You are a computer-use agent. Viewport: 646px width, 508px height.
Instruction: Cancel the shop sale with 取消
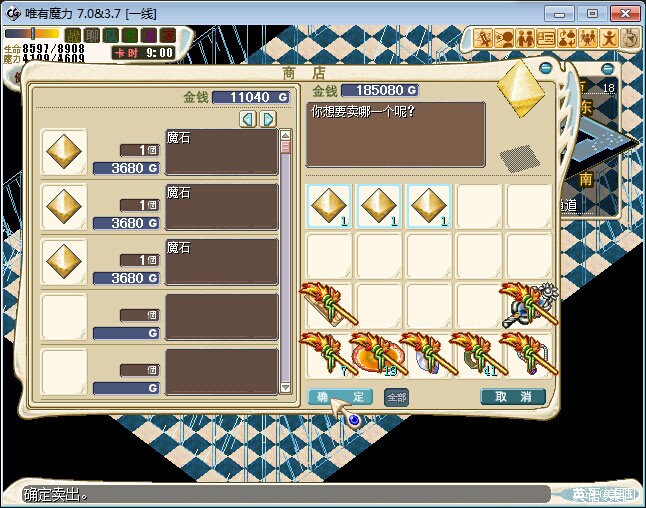513,397
